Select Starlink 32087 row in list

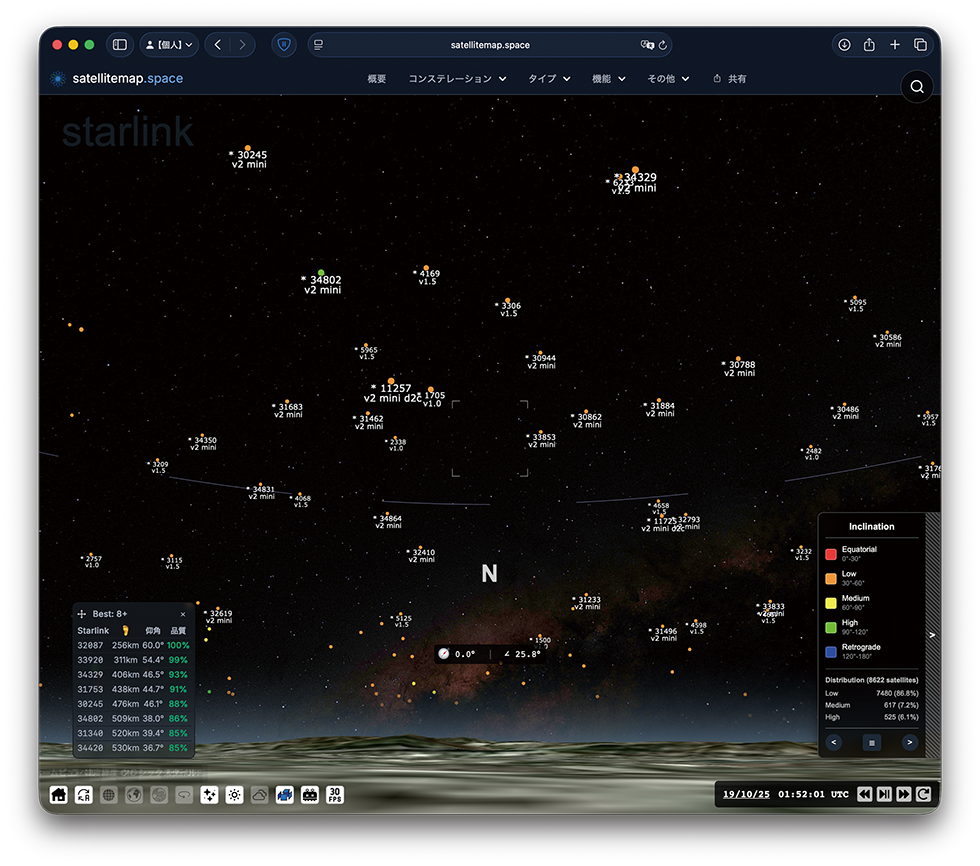pyautogui.click(x=133, y=646)
